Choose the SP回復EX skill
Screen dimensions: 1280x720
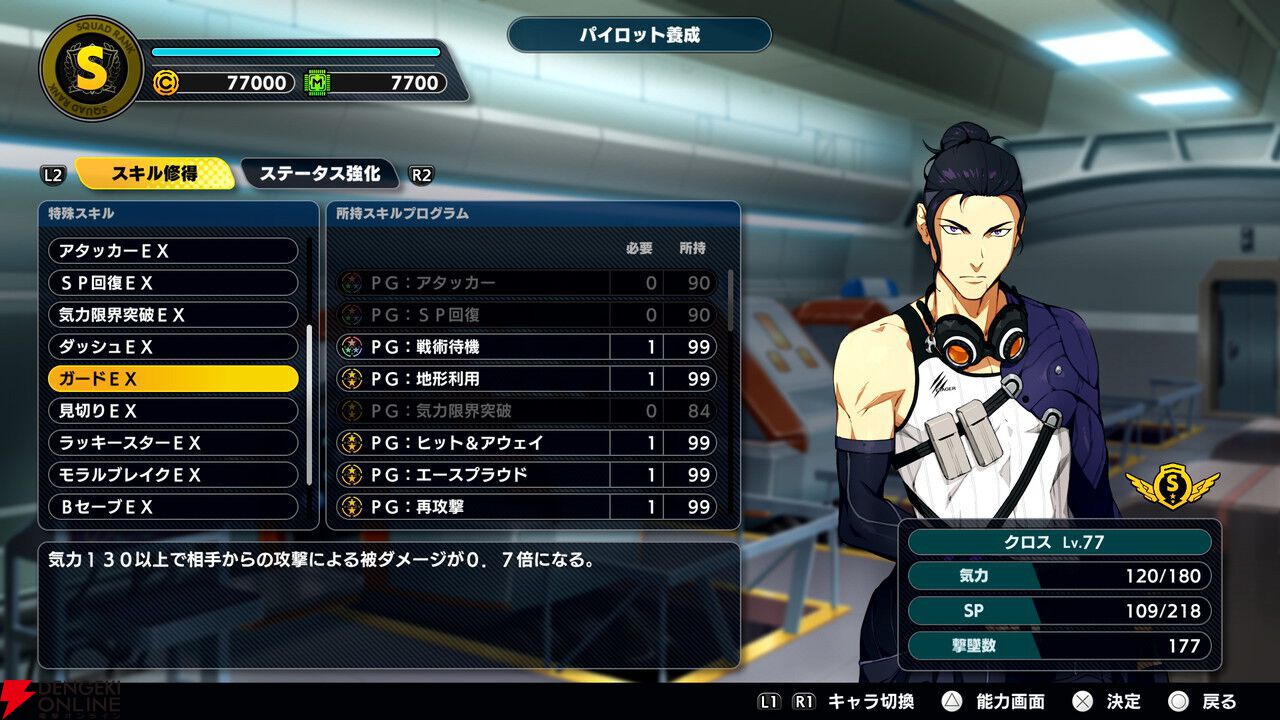click(173, 283)
